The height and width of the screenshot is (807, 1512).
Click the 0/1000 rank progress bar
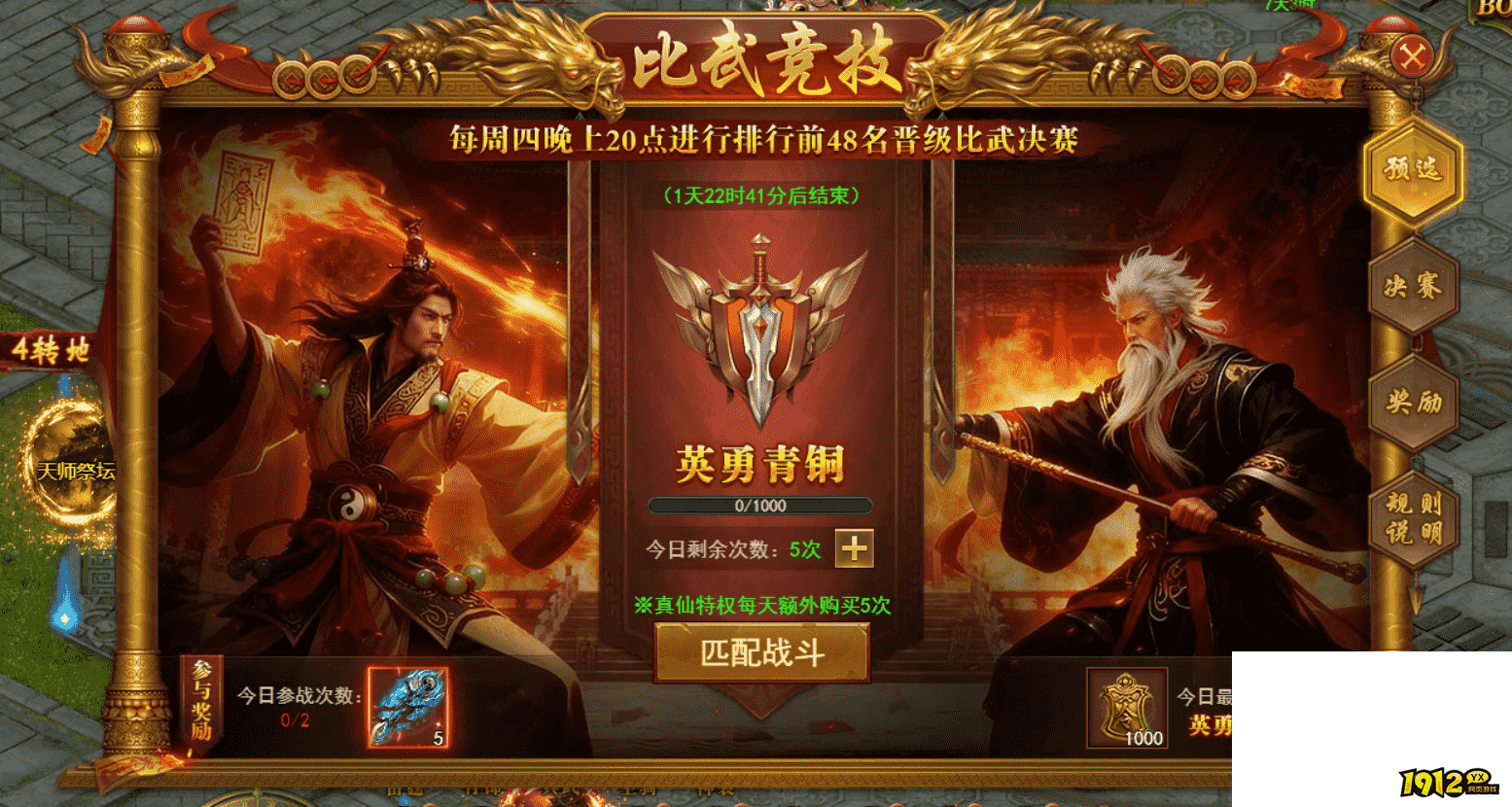point(761,505)
